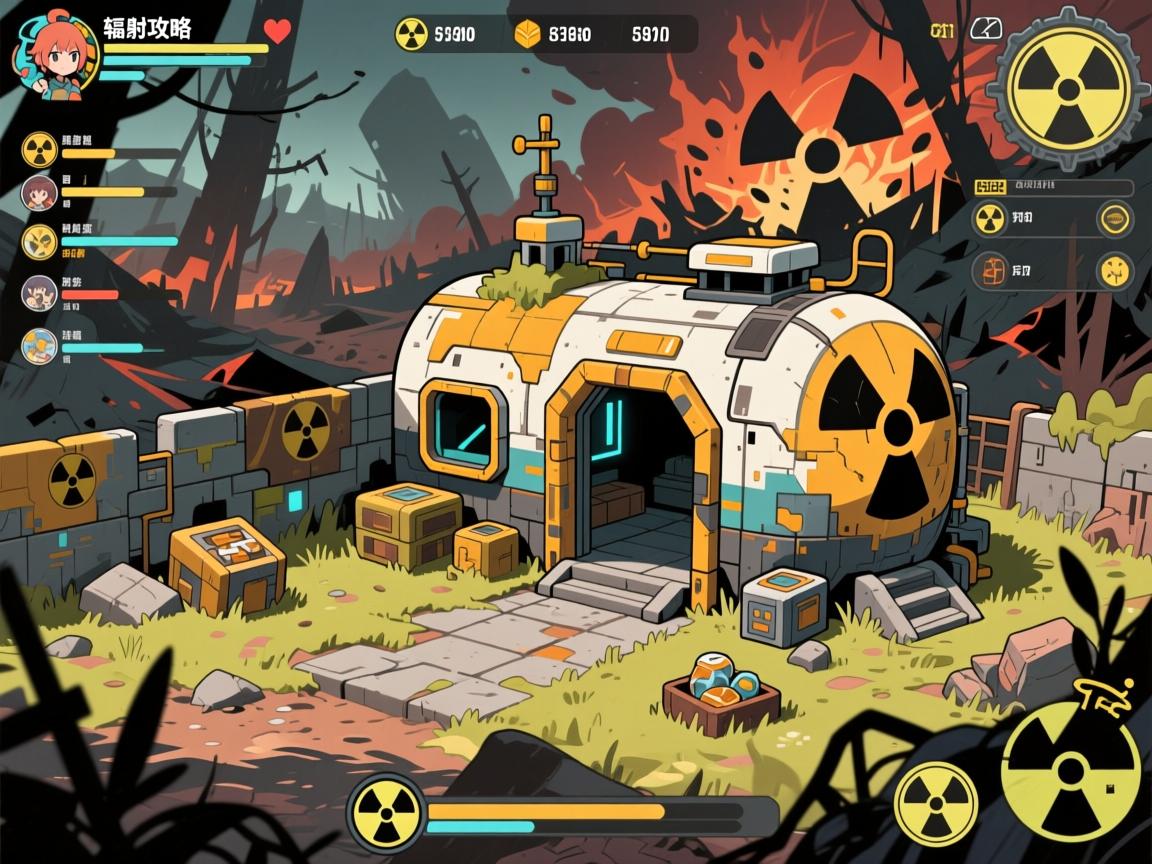This screenshot has width=1152, height=864.
Task: Activate the small radiation button beside the large one
Action: click(x=936, y=803)
